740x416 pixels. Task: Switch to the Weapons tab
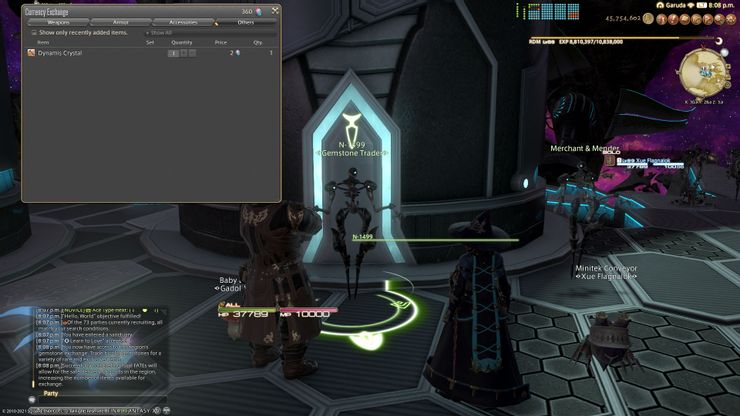pos(58,21)
